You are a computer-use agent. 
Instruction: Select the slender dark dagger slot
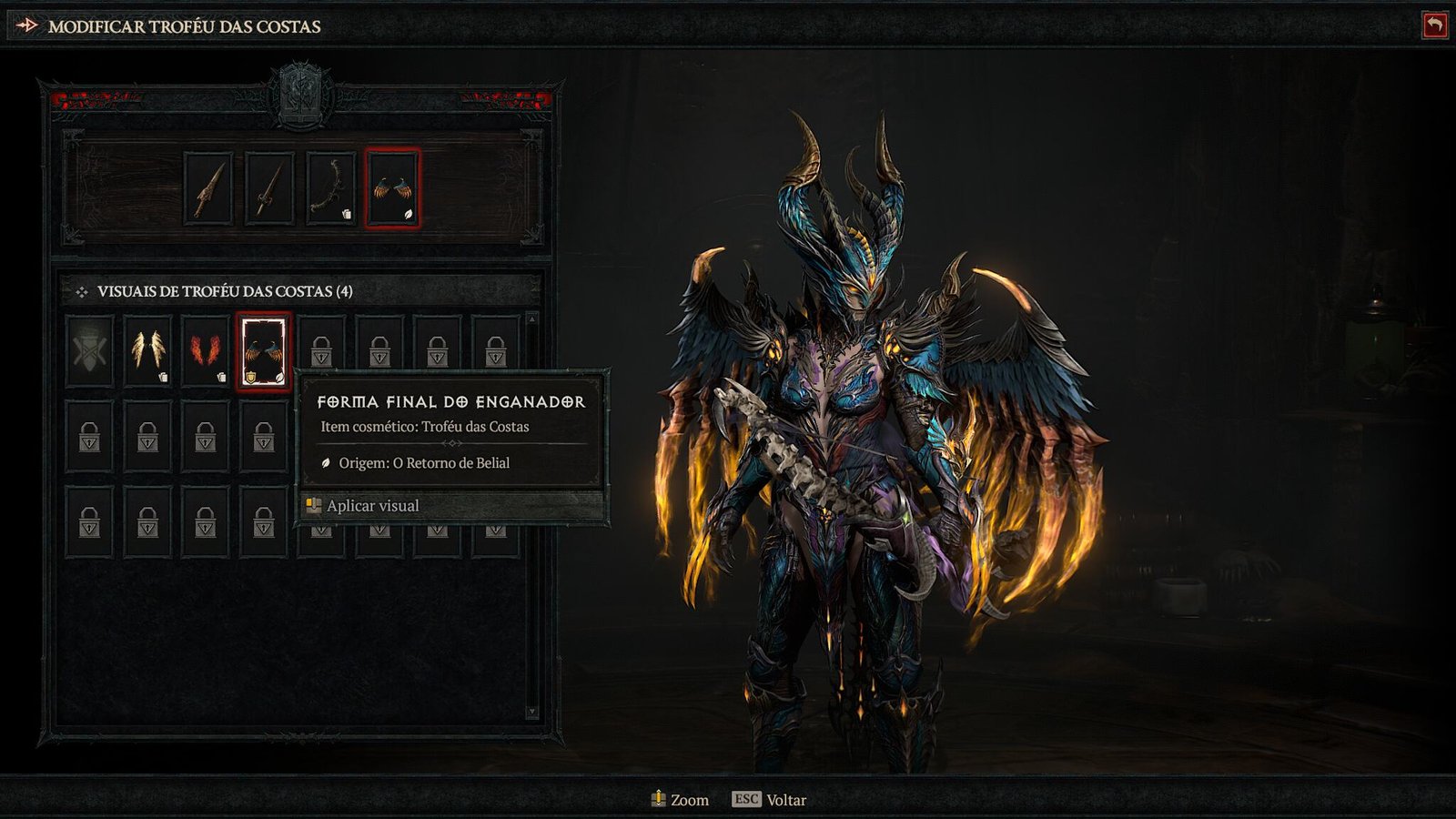click(x=269, y=188)
